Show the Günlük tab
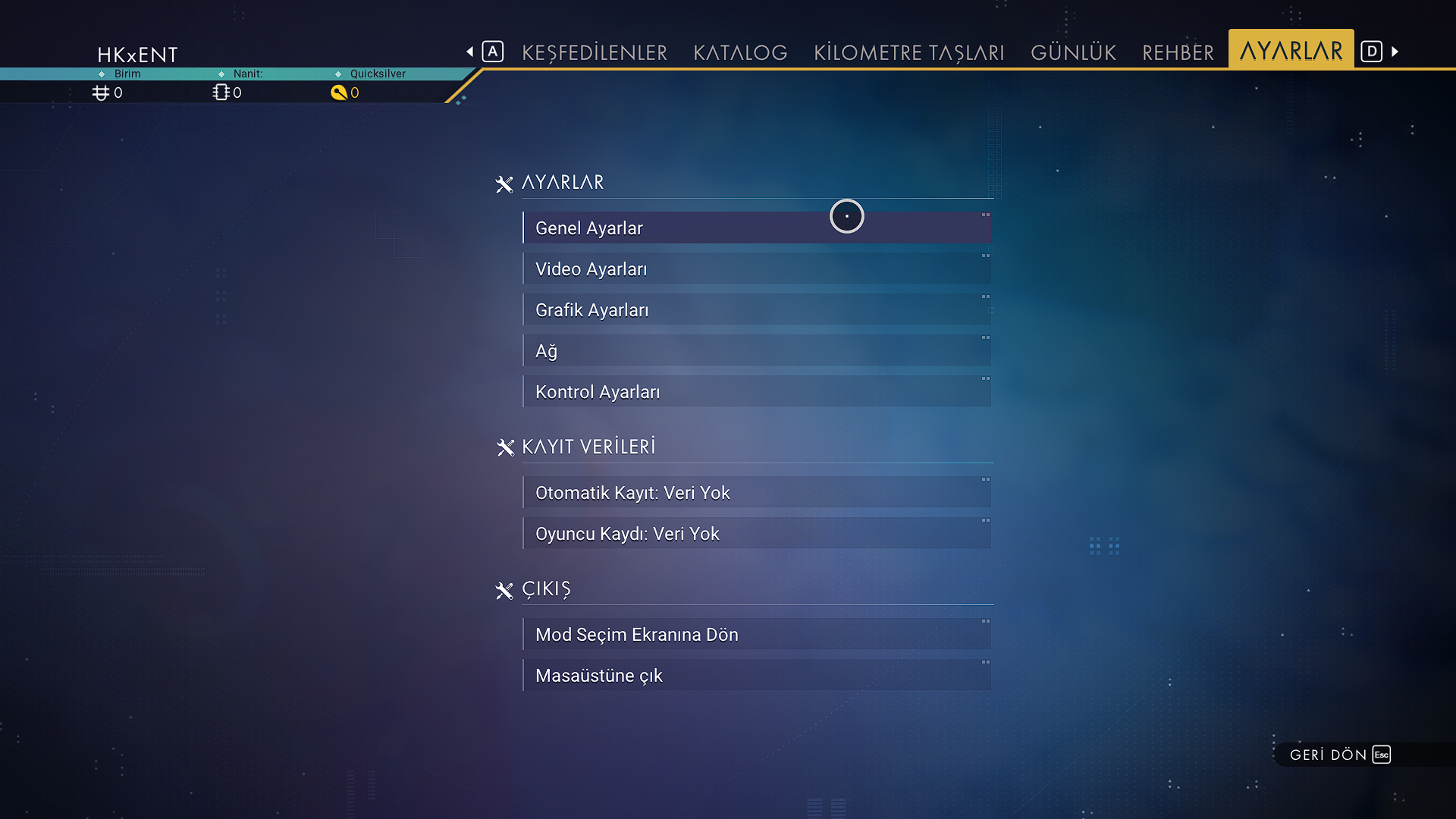 coord(1073,52)
